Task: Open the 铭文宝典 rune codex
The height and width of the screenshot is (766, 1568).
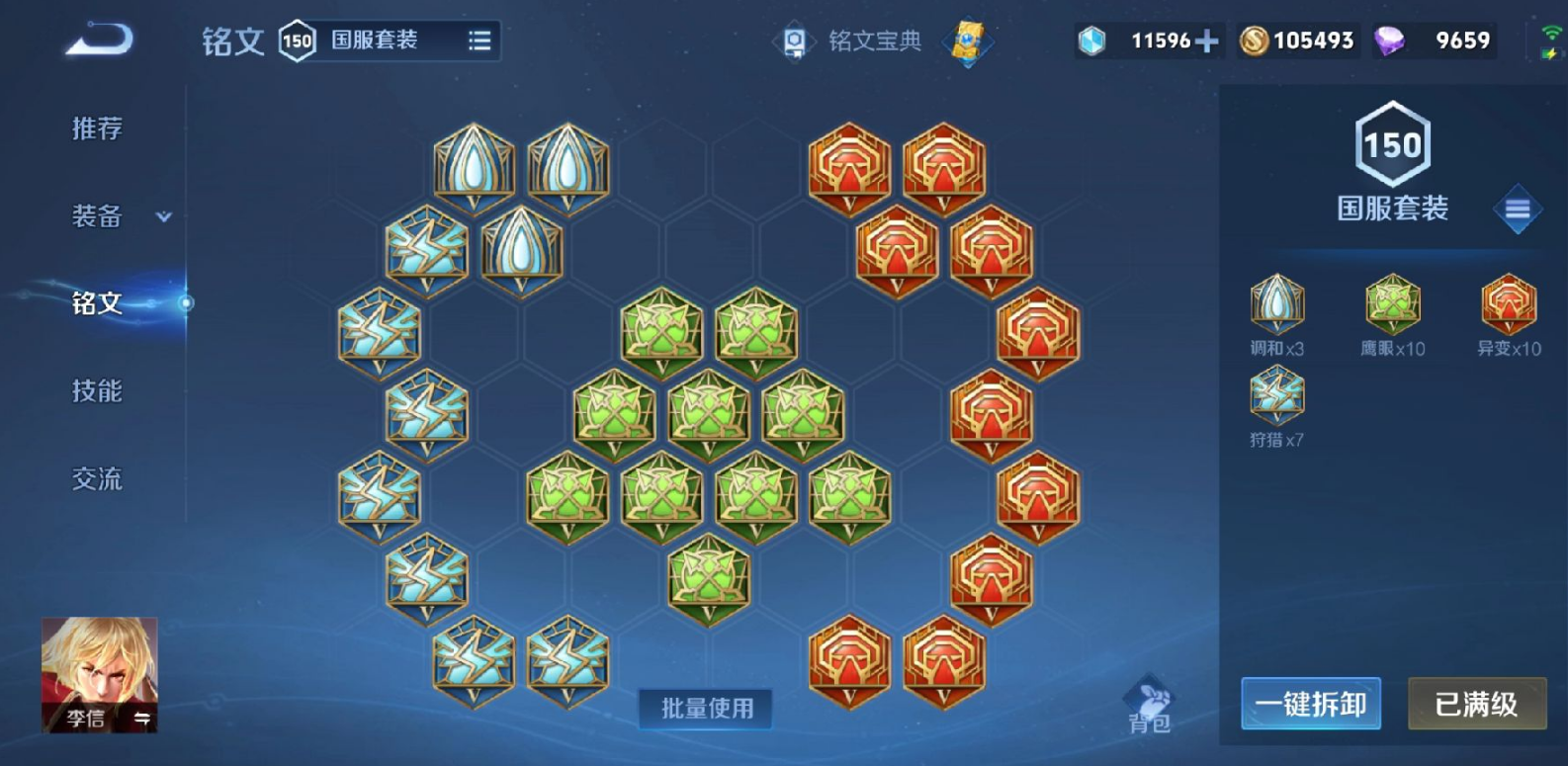Action: [849, 41]
